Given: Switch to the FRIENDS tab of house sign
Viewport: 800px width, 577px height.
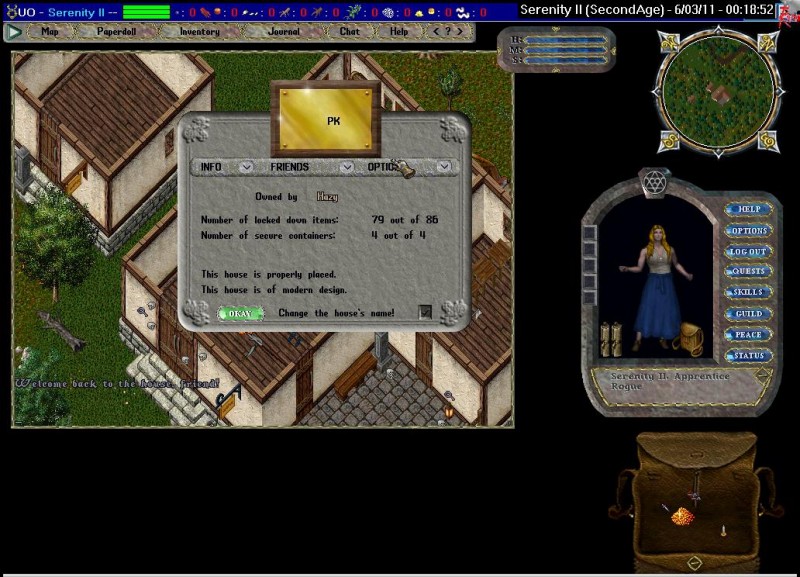Looking at the screenshot, I should 289,167.
